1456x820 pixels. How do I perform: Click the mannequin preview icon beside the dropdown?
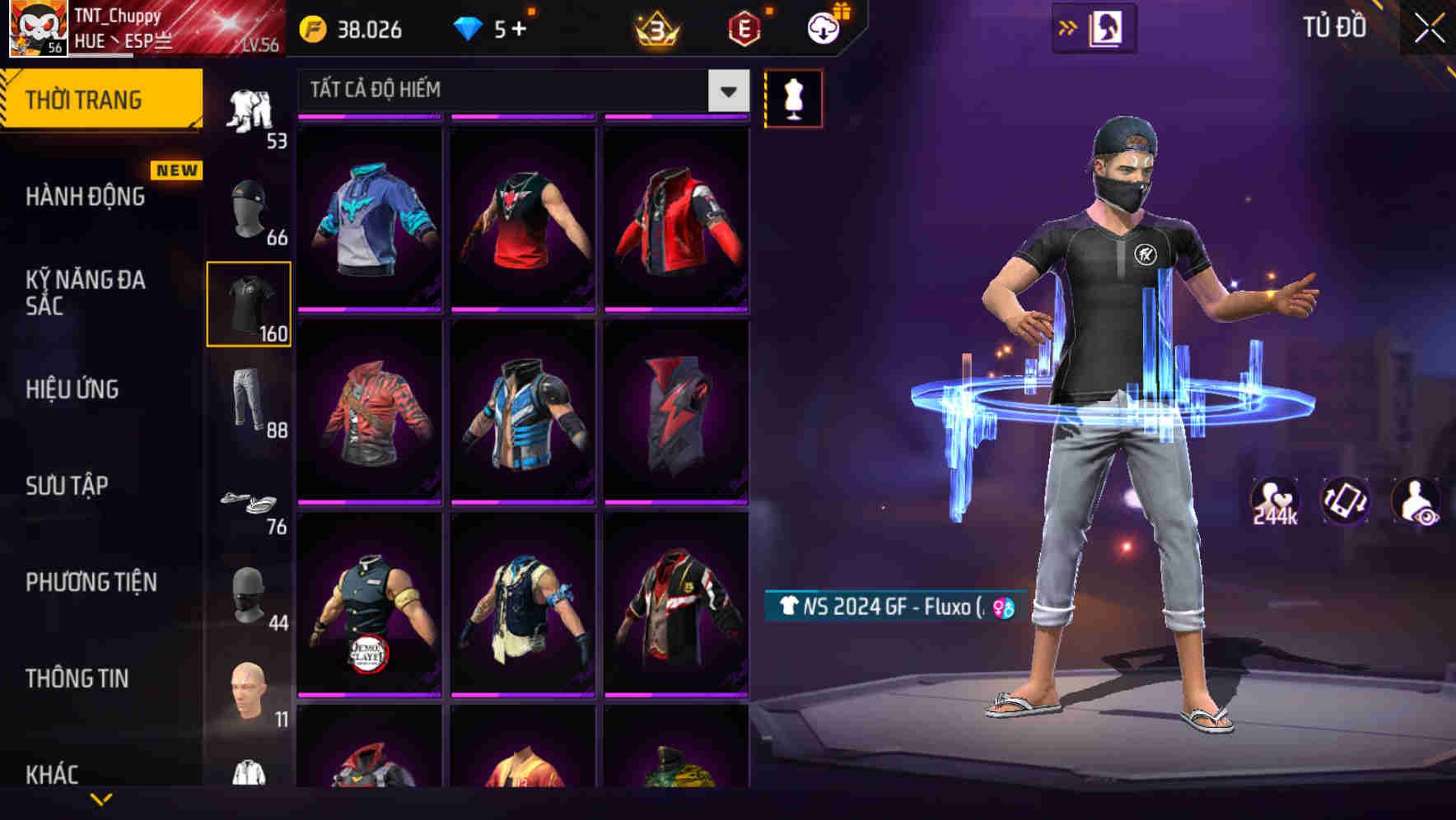click(x=793, y=97)
